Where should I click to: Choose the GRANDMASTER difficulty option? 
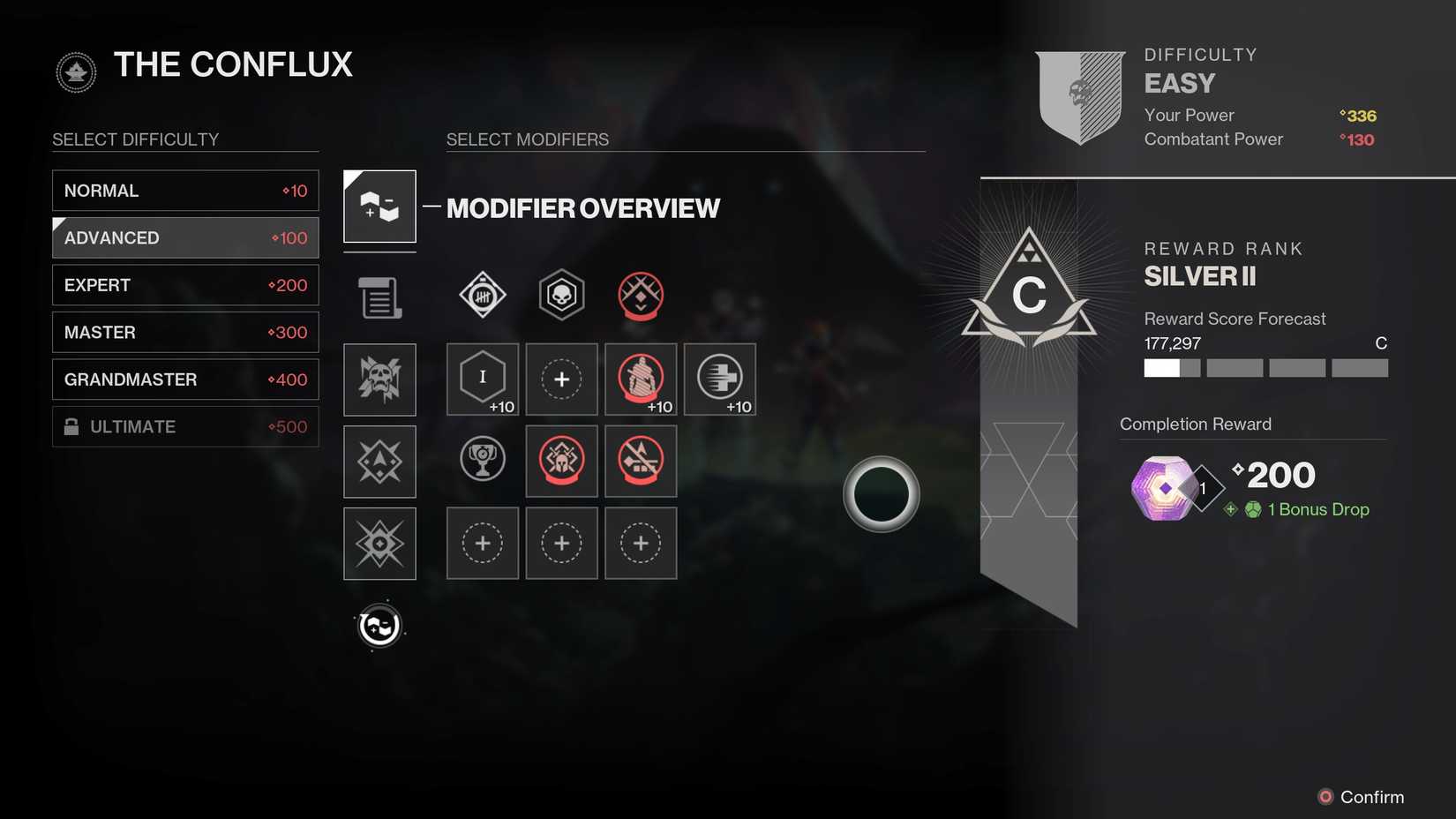coord(185,379)
